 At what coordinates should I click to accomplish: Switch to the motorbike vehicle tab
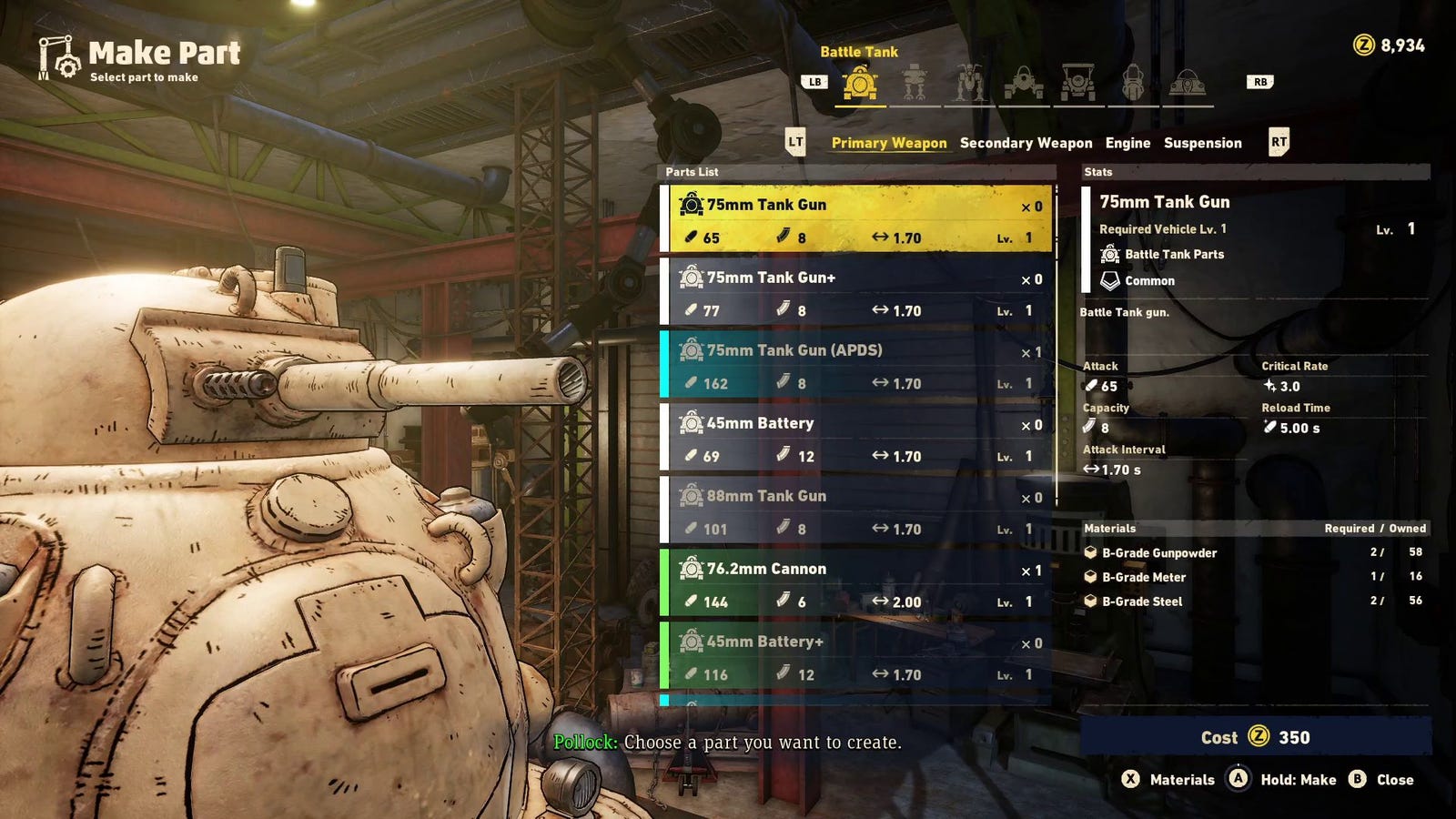point(1132,85)
